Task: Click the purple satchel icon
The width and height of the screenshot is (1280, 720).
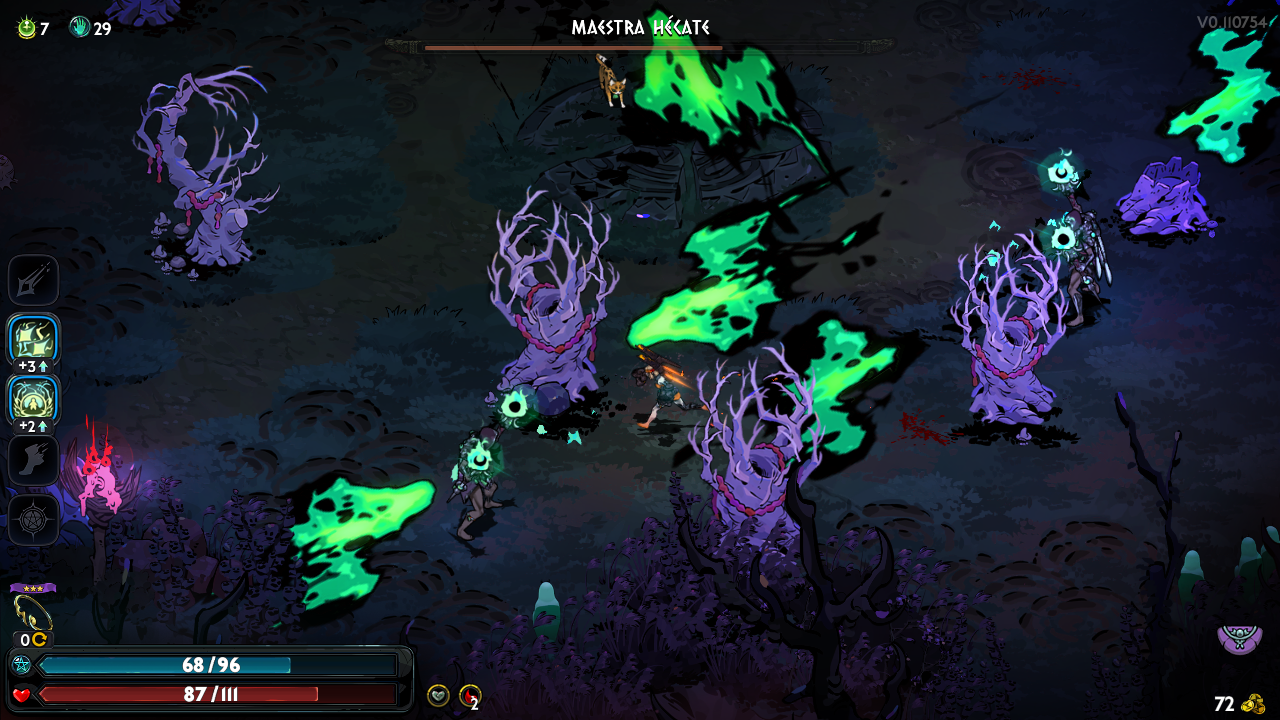Action: click(1239, 638)
